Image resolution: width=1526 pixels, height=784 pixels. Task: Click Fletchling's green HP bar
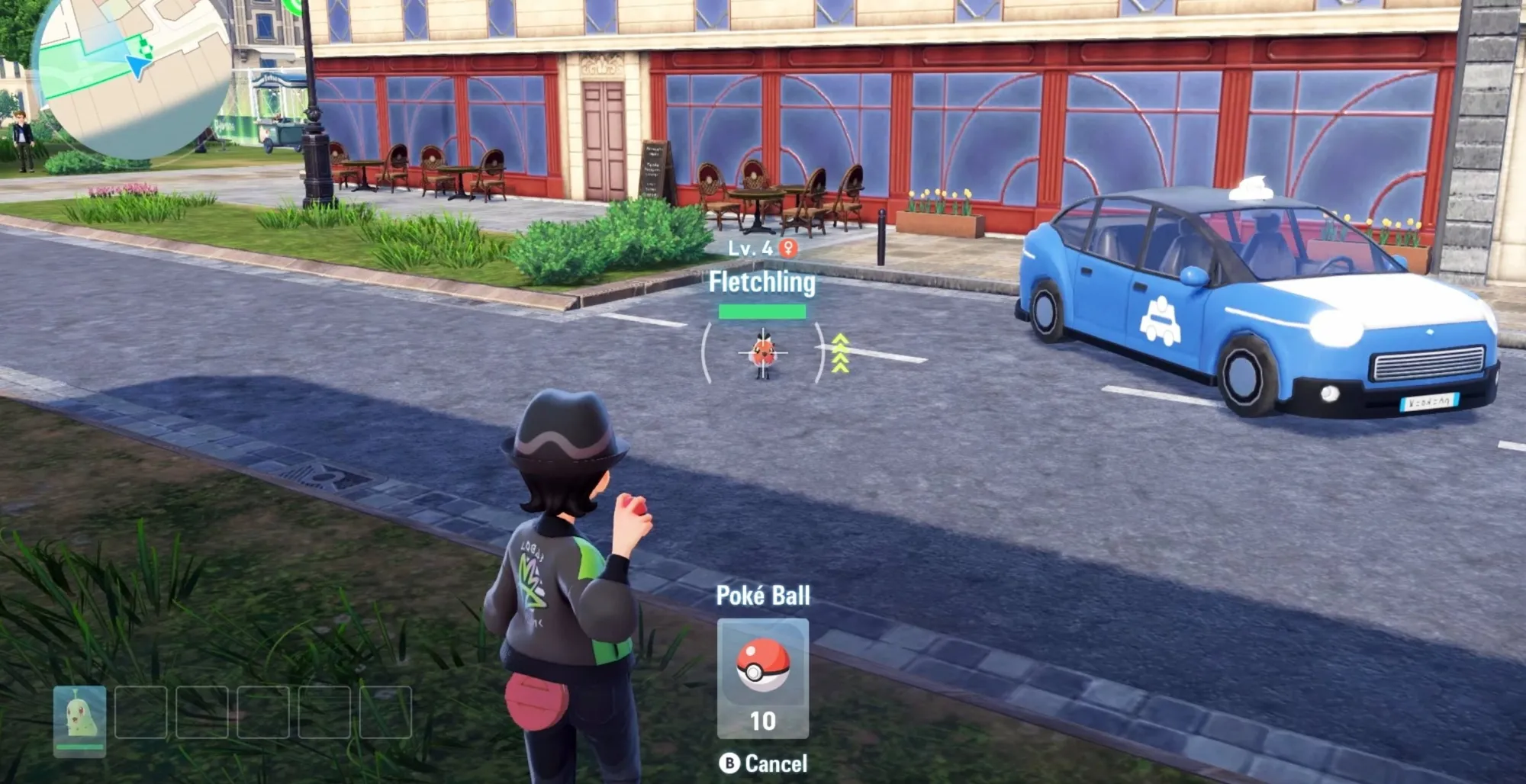coord(763,310)
